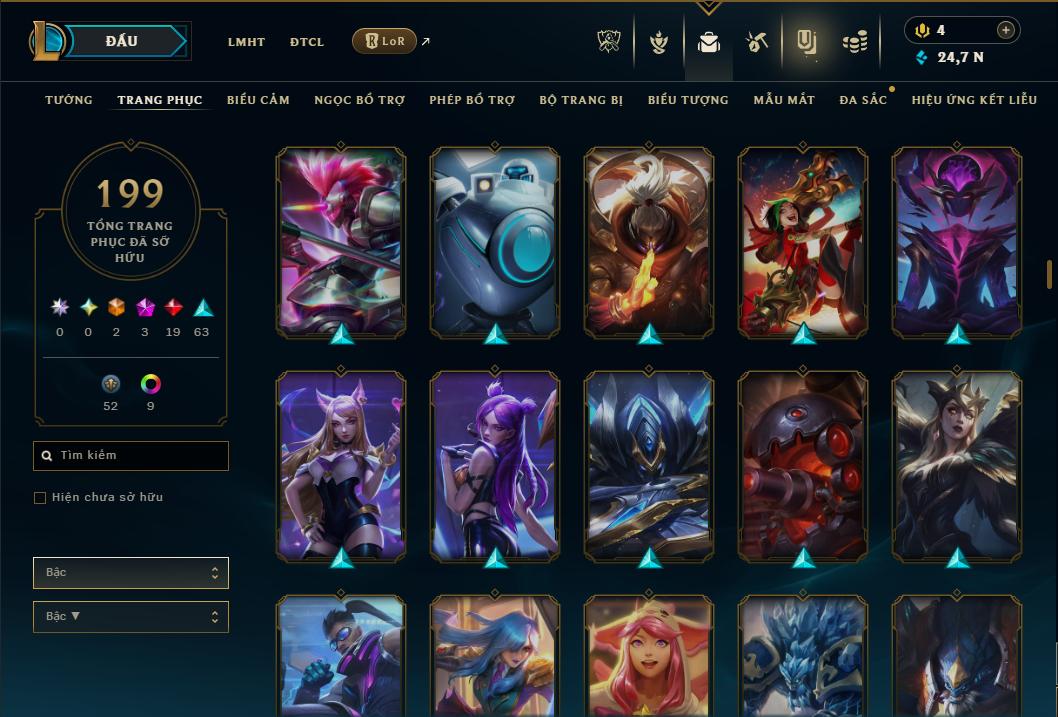
Task: Toggle the Hiện chưa sở hữu checkbox
Action: 40,498
